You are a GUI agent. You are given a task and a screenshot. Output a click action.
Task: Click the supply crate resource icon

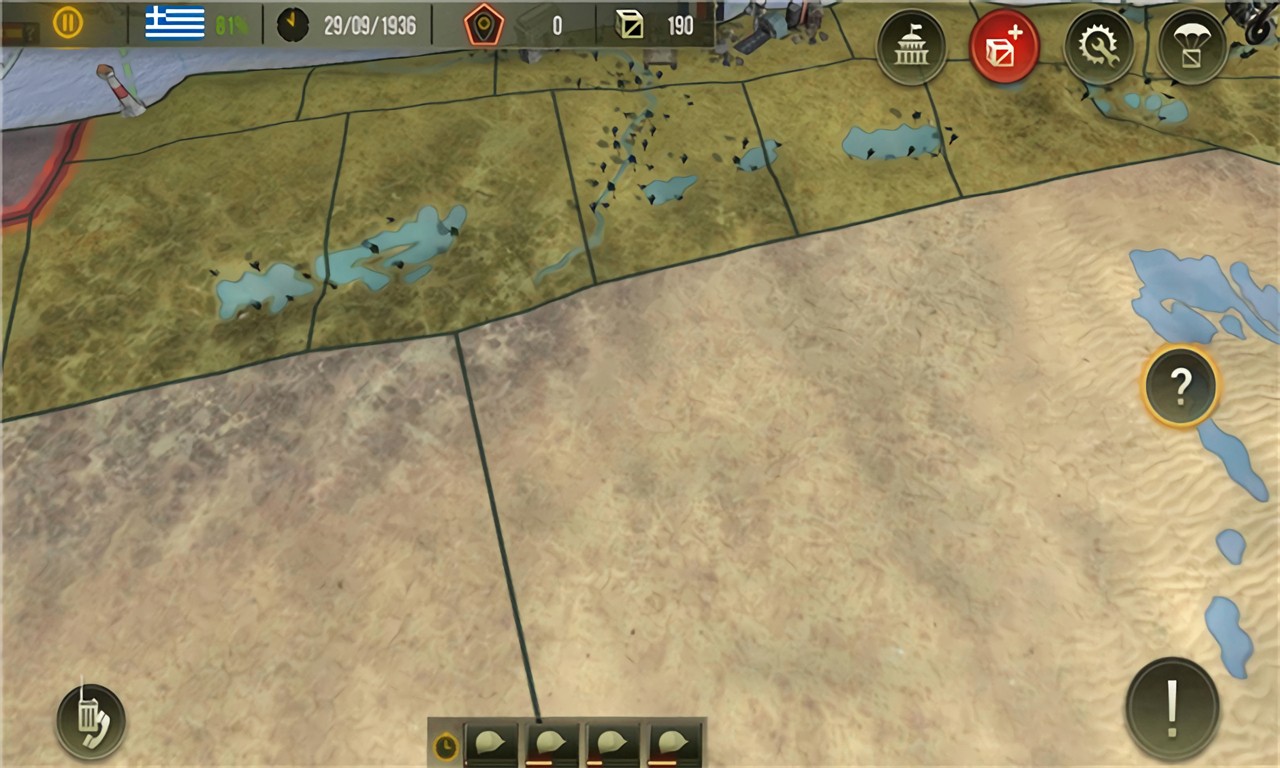point(630,24)
